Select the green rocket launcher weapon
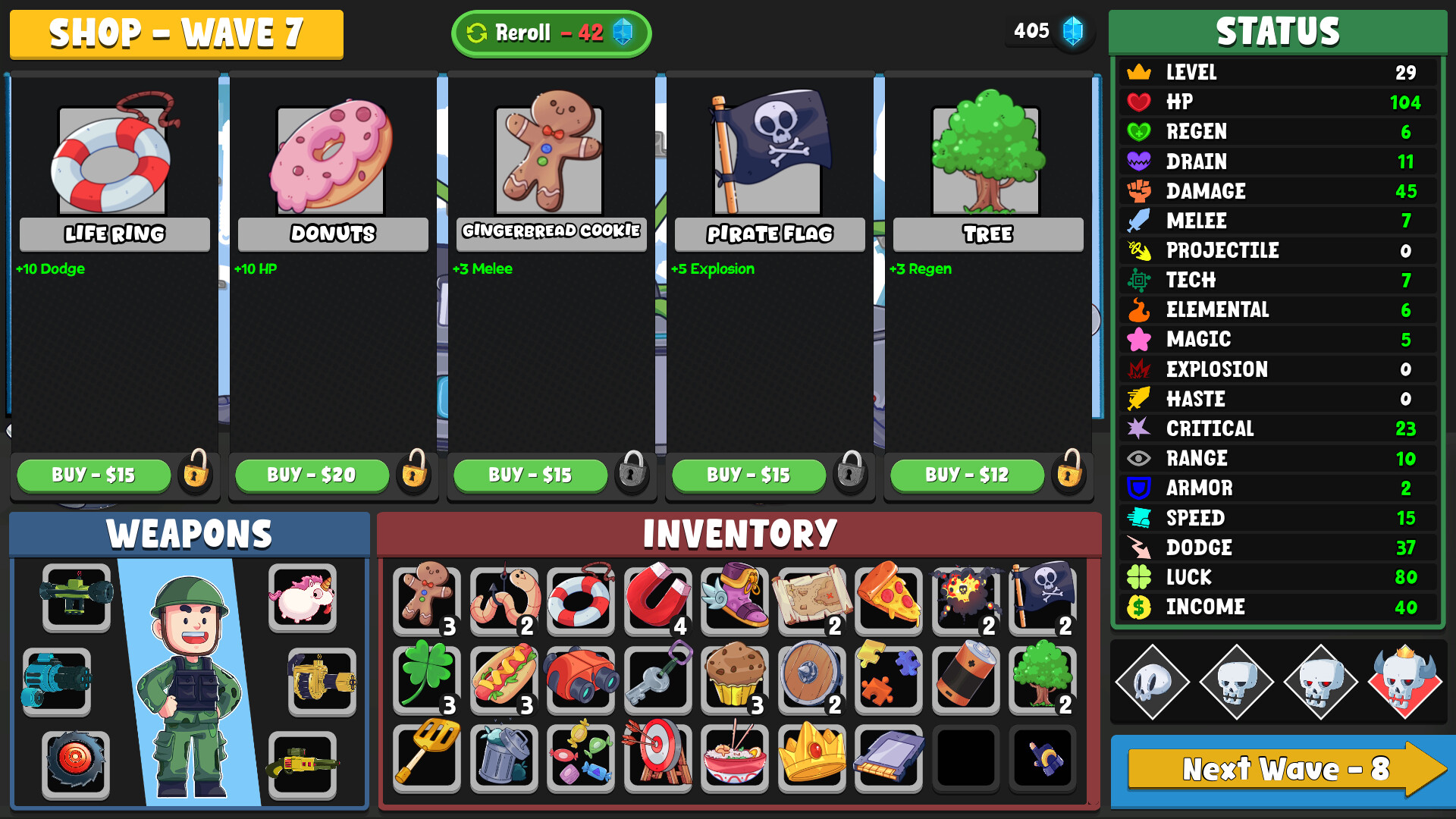The height and width of the screenshot is (819, 1456). click(x=75, y=599)
